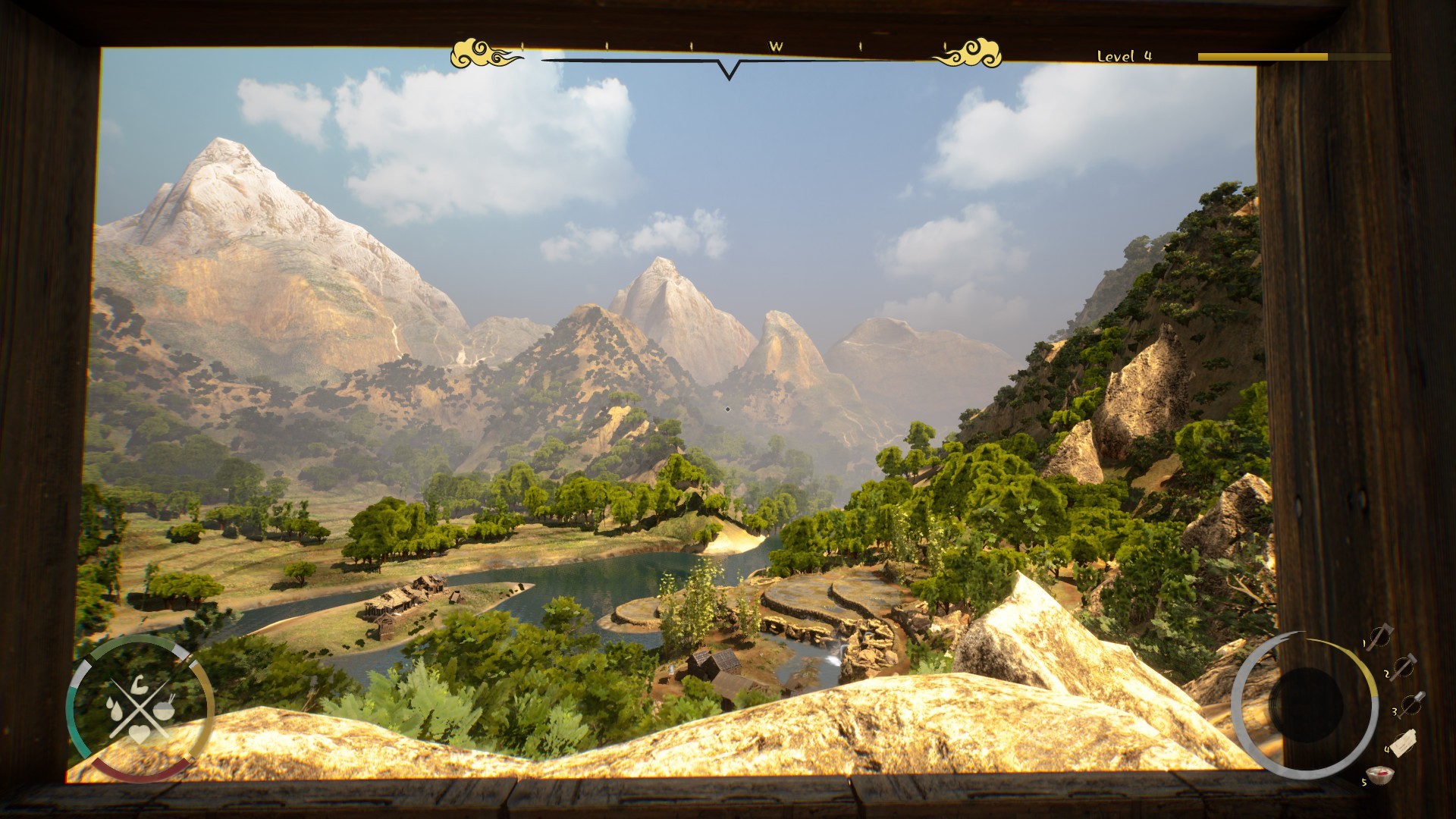Image resolution: width=1456 pixels, height=819 pixels.
Task: Click the rice bowl hunger icon
Action: coord(164,711)
